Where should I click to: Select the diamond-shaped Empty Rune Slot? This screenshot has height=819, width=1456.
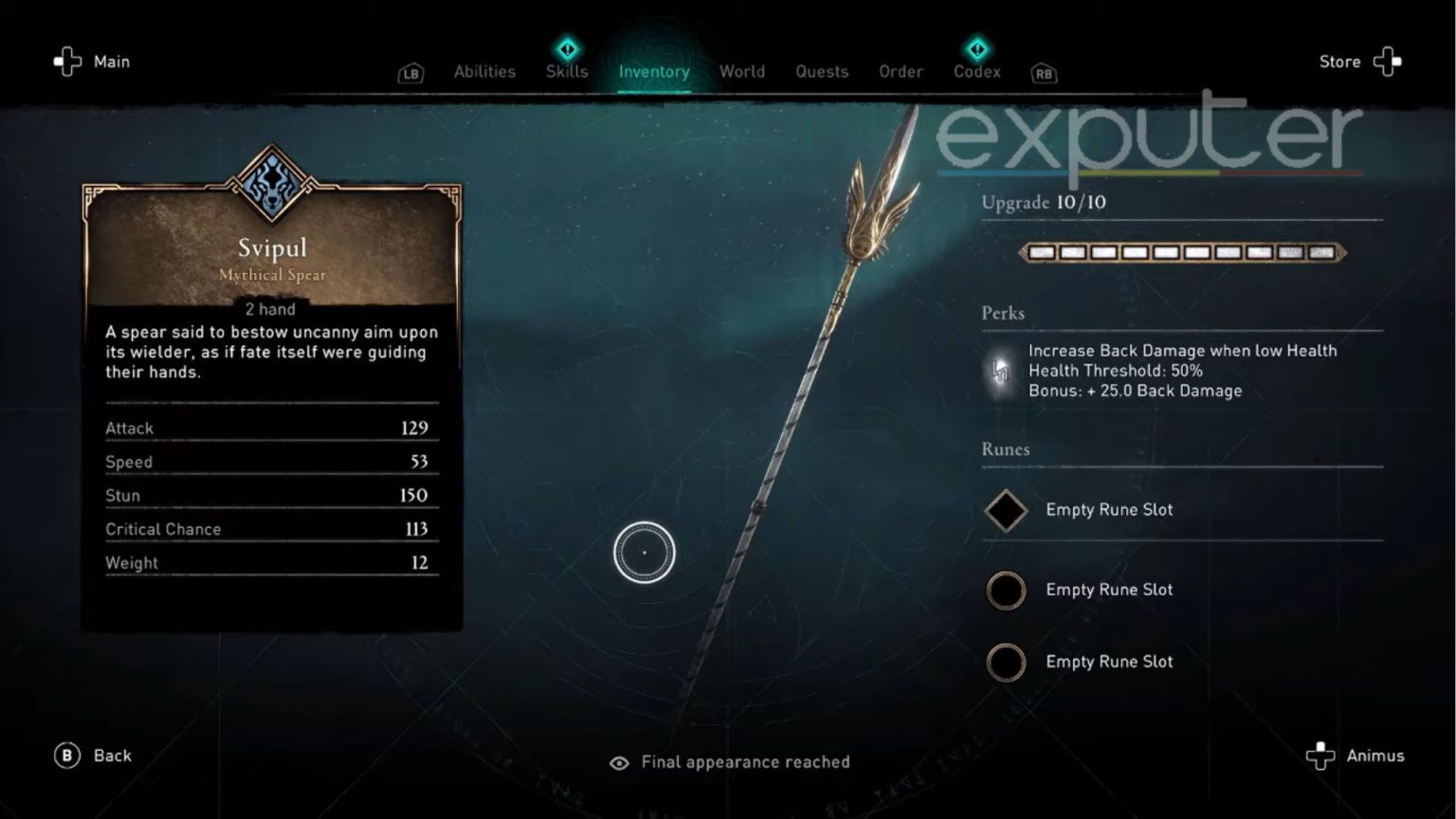tap(1007, 509)
